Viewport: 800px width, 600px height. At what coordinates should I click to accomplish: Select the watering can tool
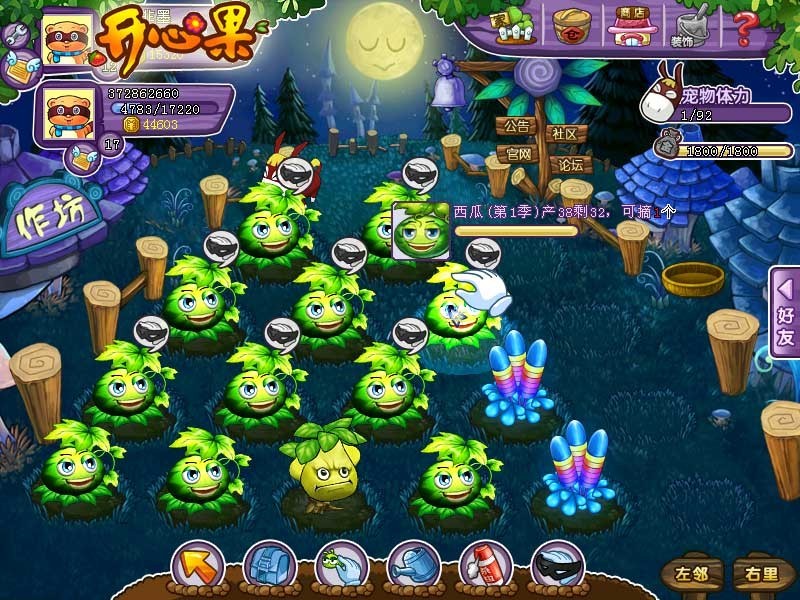(413, 566)
